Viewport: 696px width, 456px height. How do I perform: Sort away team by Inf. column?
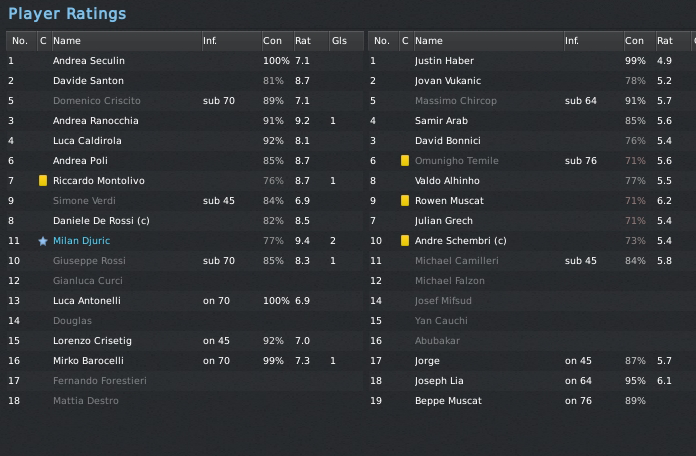coord(572,41)
